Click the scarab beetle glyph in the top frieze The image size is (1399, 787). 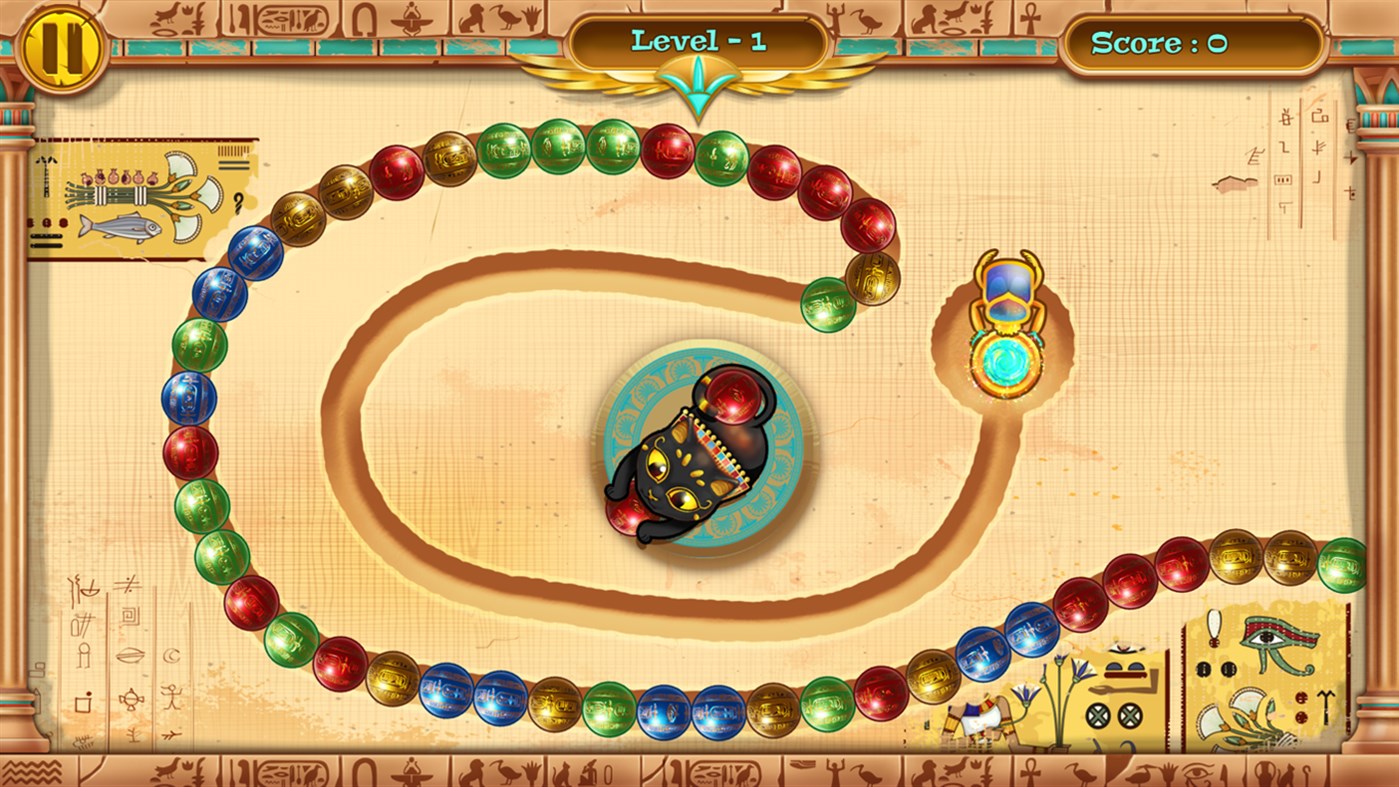[410, 19]
